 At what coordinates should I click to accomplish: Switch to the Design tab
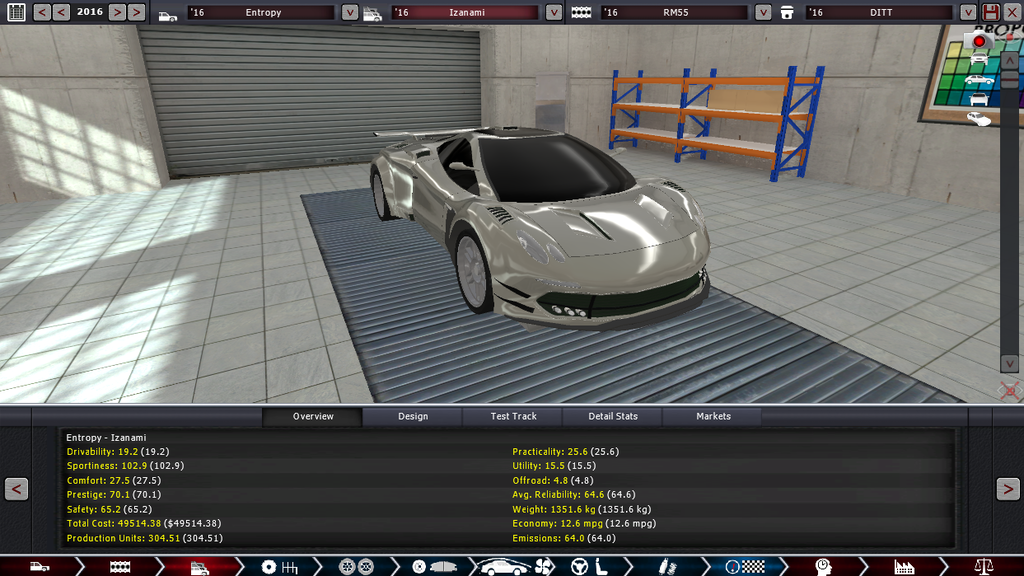pos(412,416)
